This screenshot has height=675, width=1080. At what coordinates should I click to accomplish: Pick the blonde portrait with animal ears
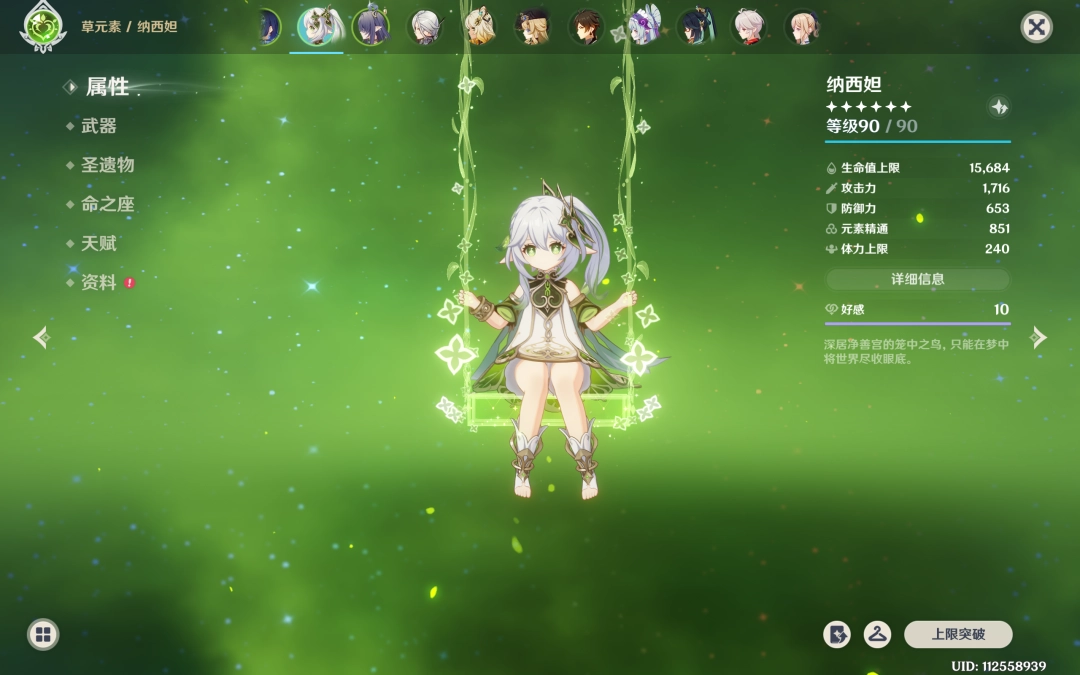pos(479,27)
